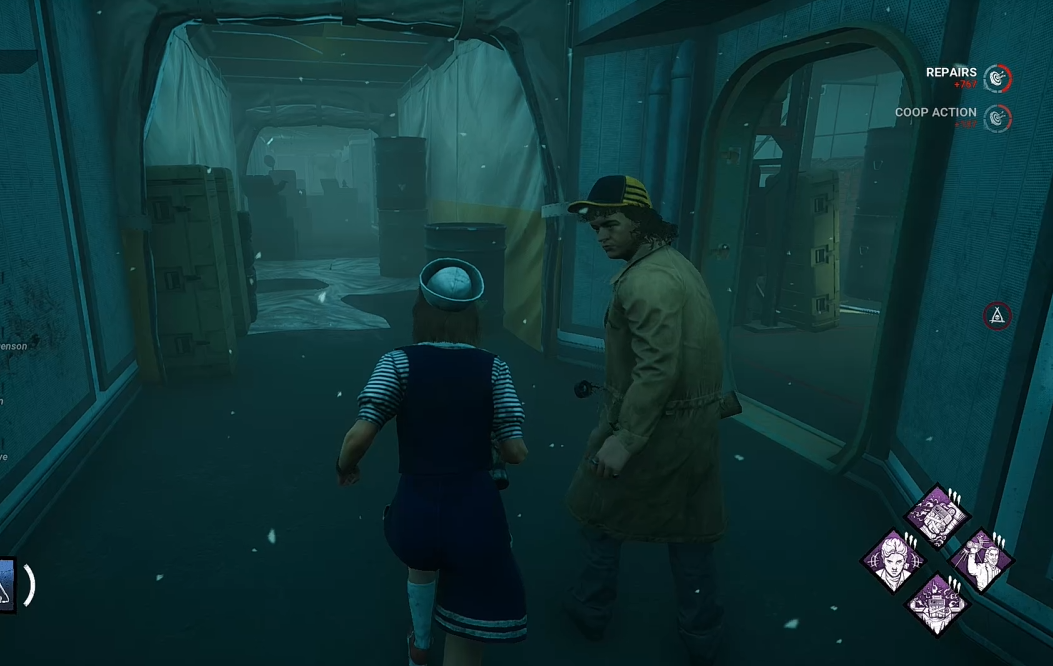
Task: Click the red-ringed triangle status icon
Action: point(997,316)
